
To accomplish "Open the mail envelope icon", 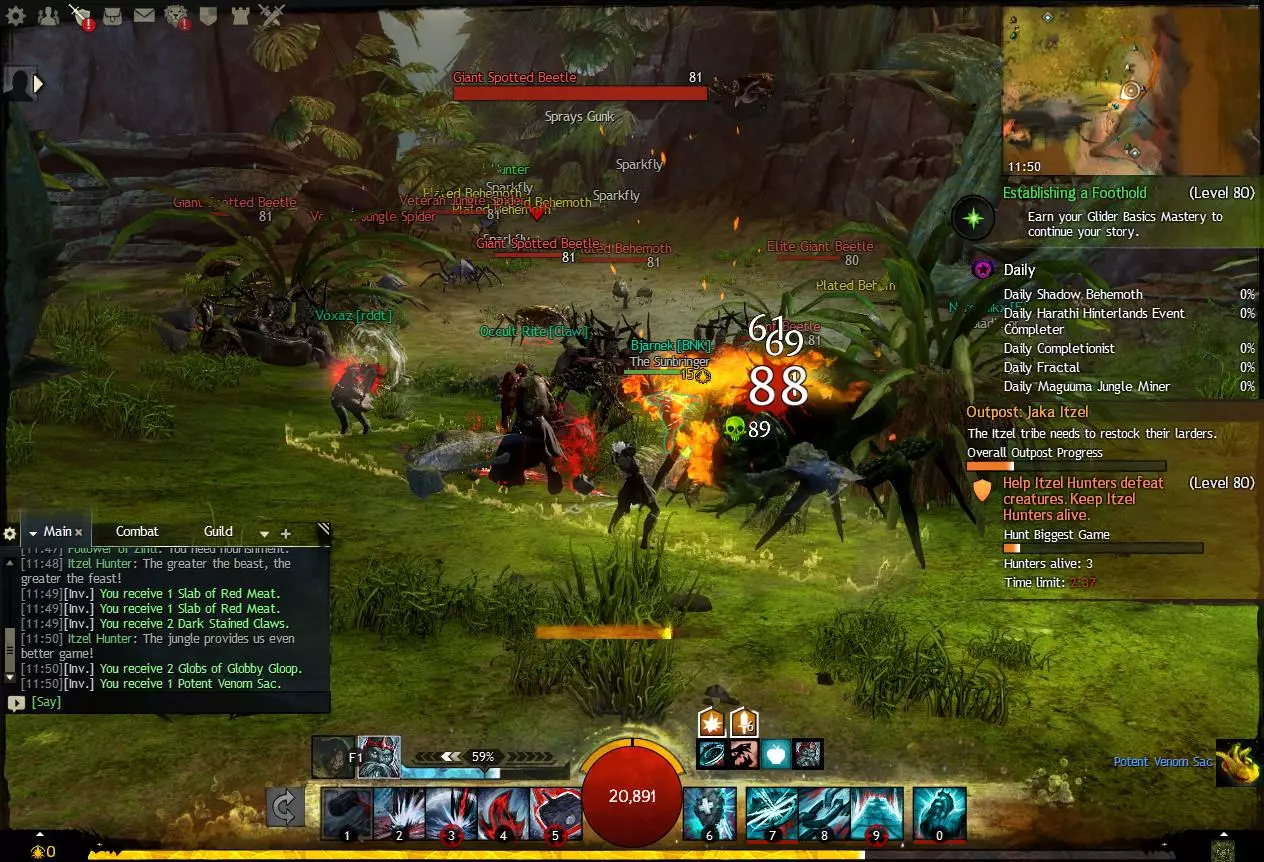I will pos(144,15).
